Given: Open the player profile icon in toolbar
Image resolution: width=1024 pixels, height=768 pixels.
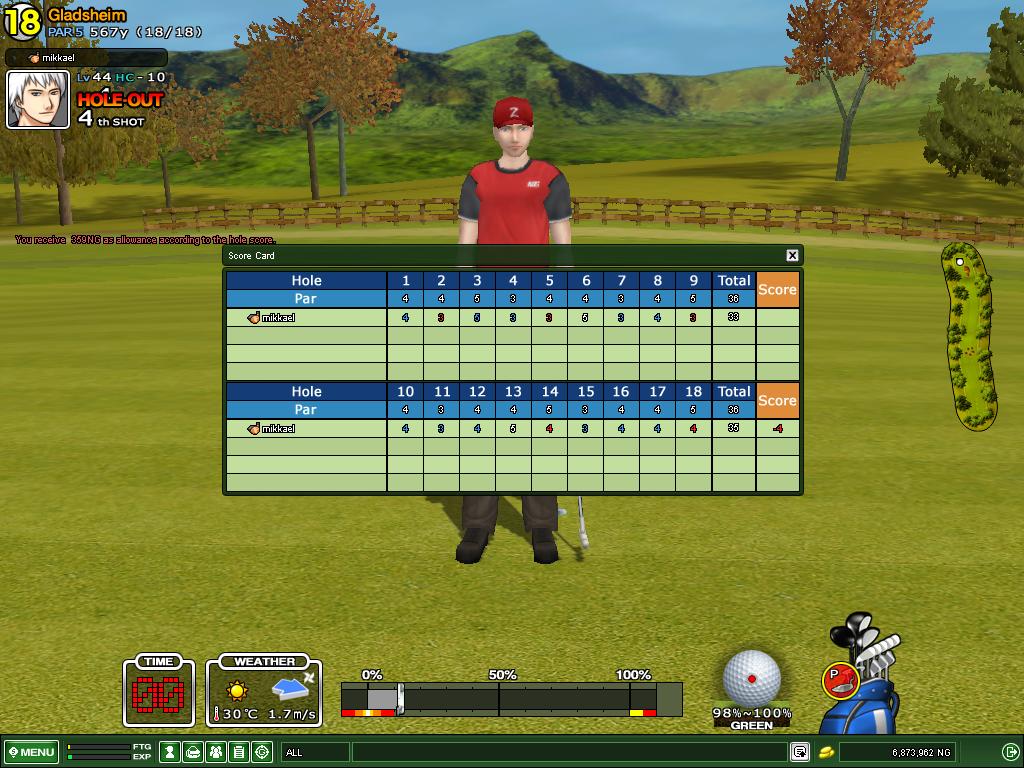Looking at the screenshot, I should [170, 752].
